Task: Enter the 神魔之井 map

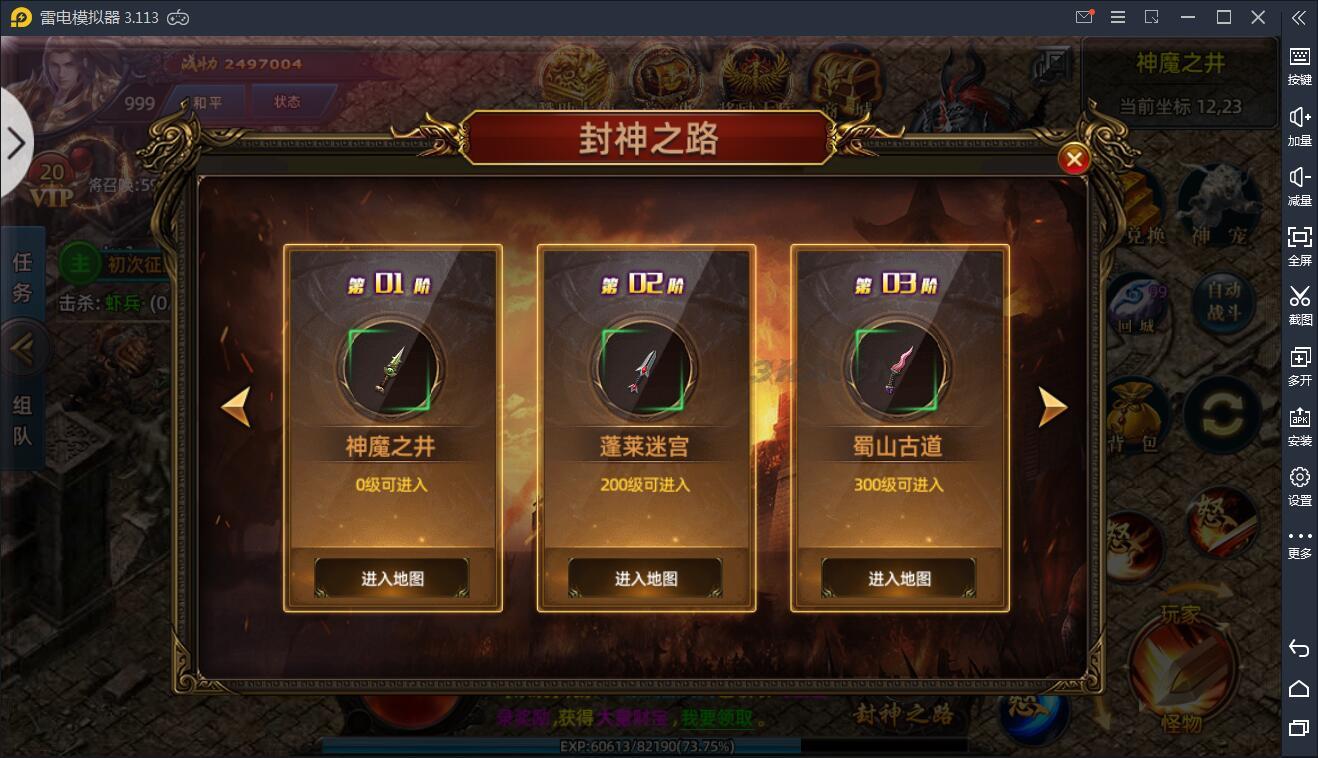Action: pos(392,578)
